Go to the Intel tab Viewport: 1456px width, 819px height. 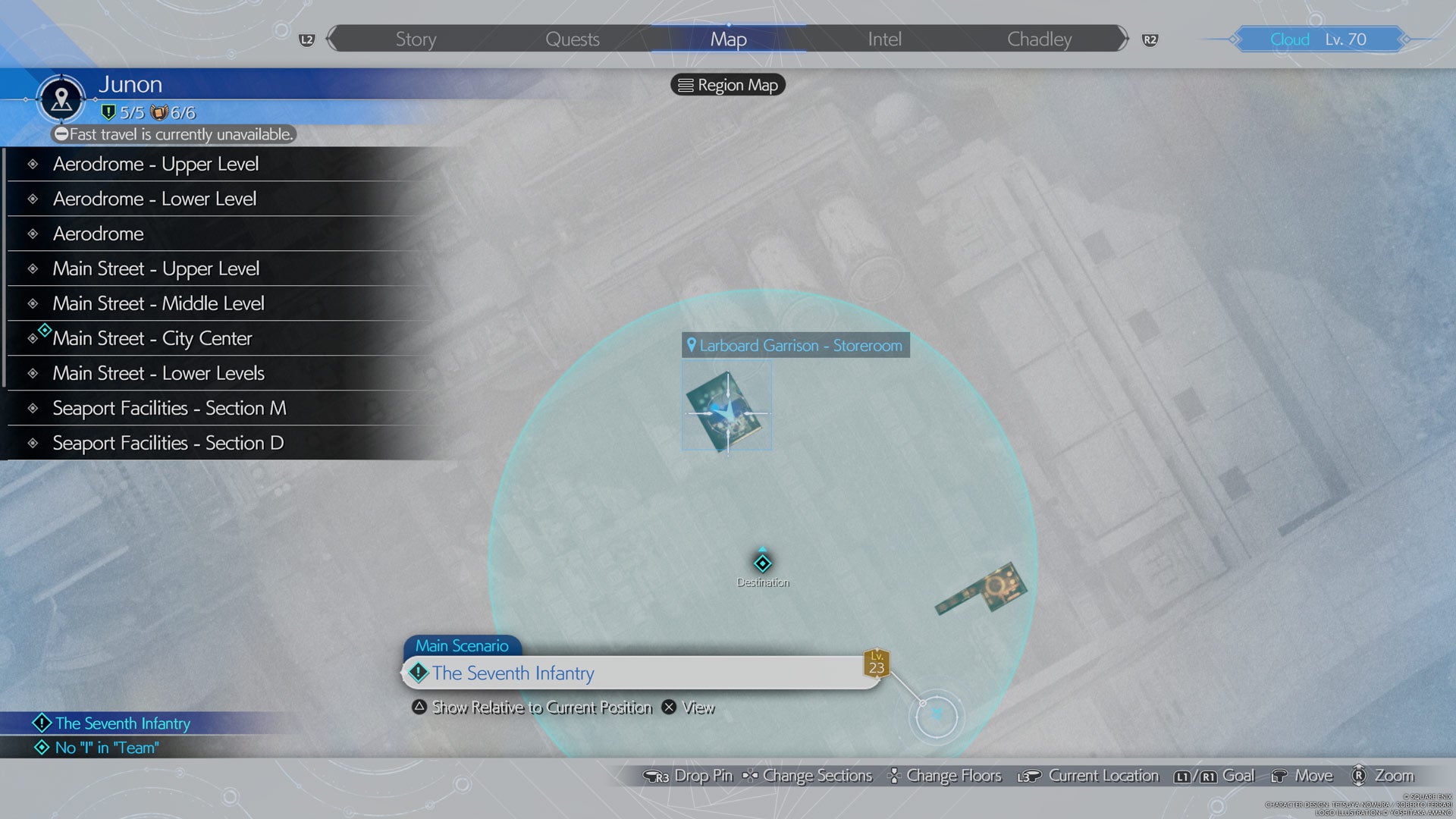[884, 39]
